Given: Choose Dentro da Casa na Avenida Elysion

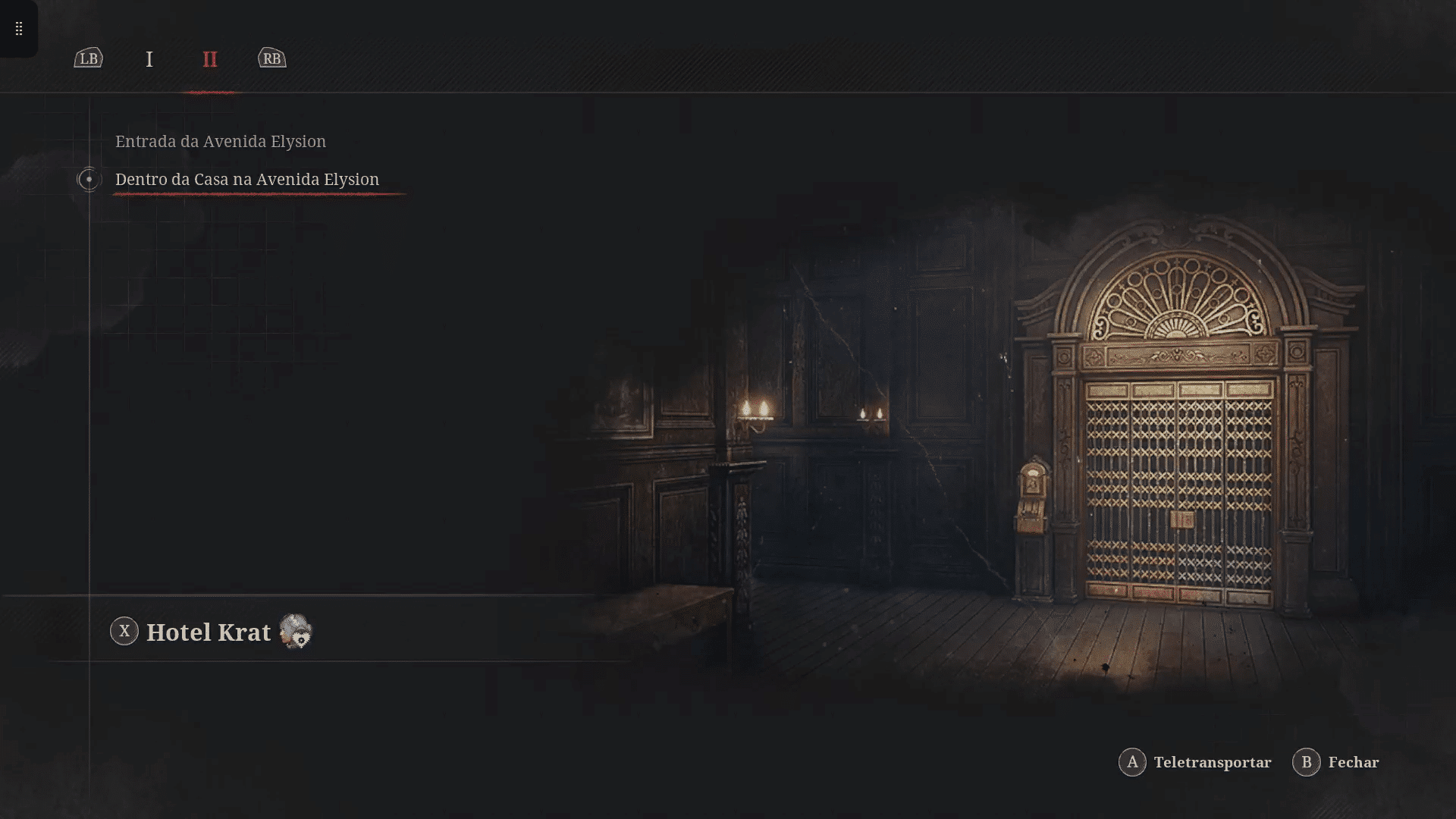Looking at the screenshot, I should pyautogui.click(x=246, y=180).
